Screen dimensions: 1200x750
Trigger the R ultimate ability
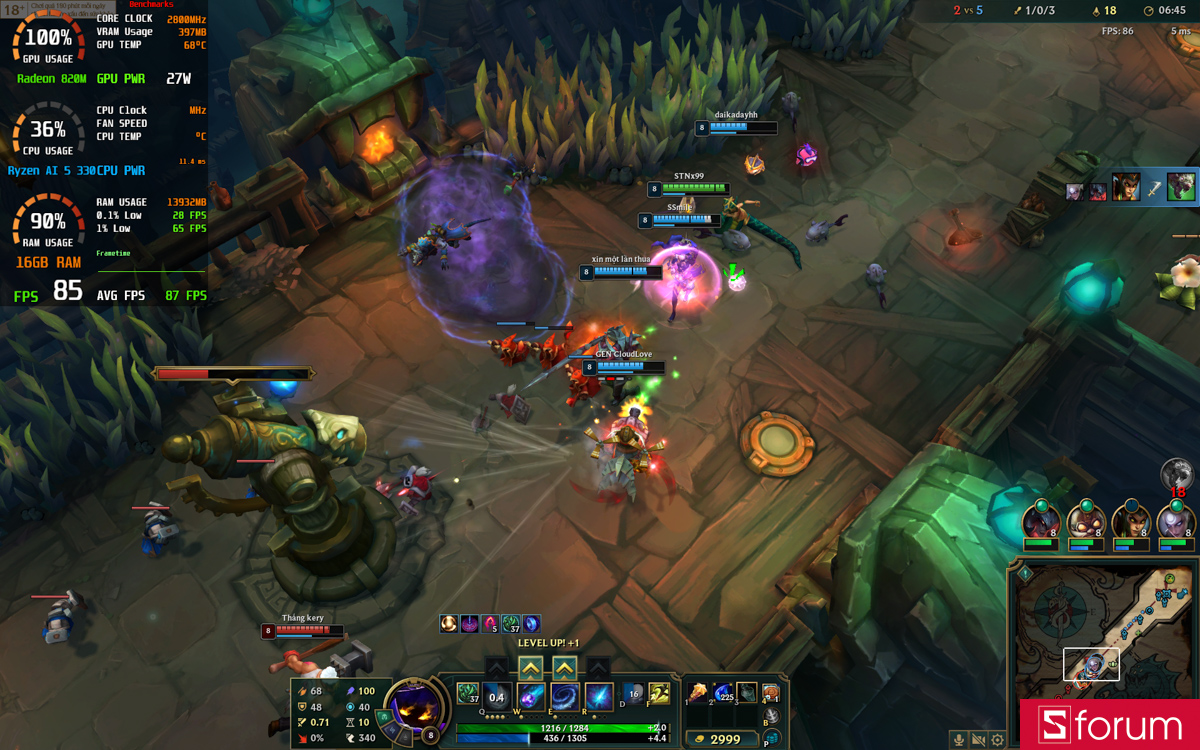pyautogui.click(x=599, y=697)
